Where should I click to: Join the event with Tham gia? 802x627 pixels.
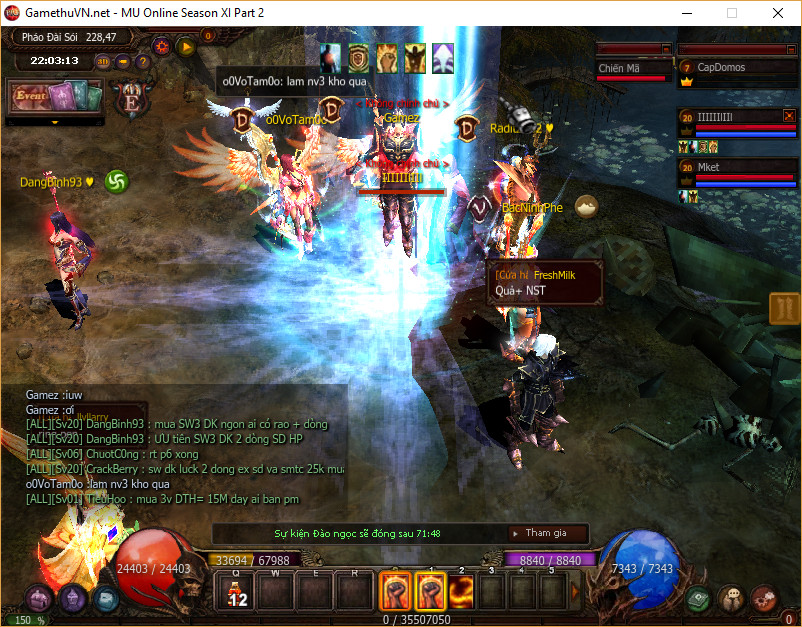tap(546, 533)
